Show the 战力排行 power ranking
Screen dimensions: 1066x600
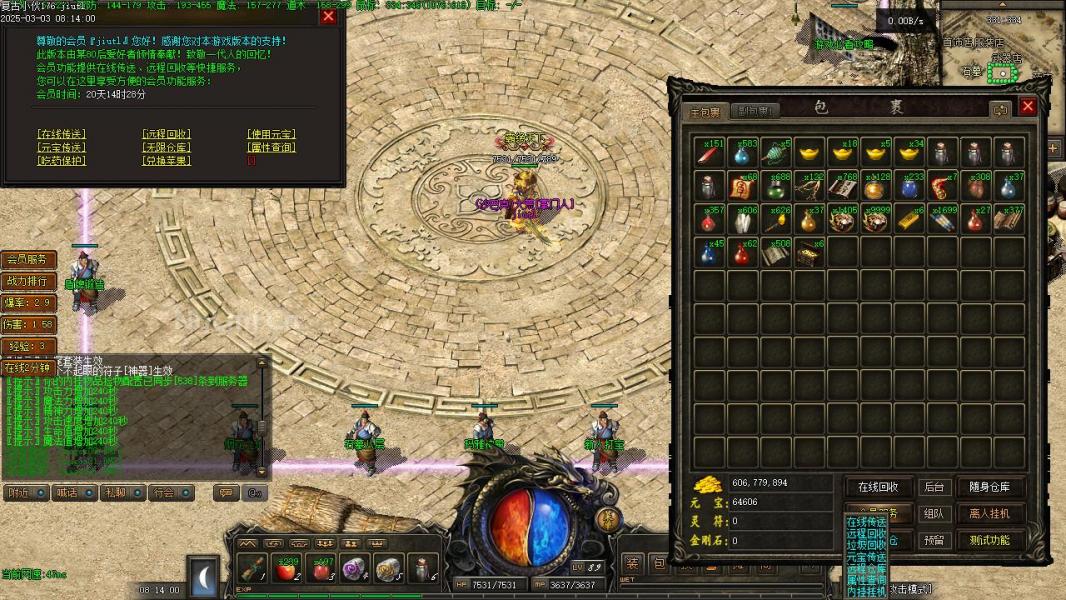coord(27,281)
